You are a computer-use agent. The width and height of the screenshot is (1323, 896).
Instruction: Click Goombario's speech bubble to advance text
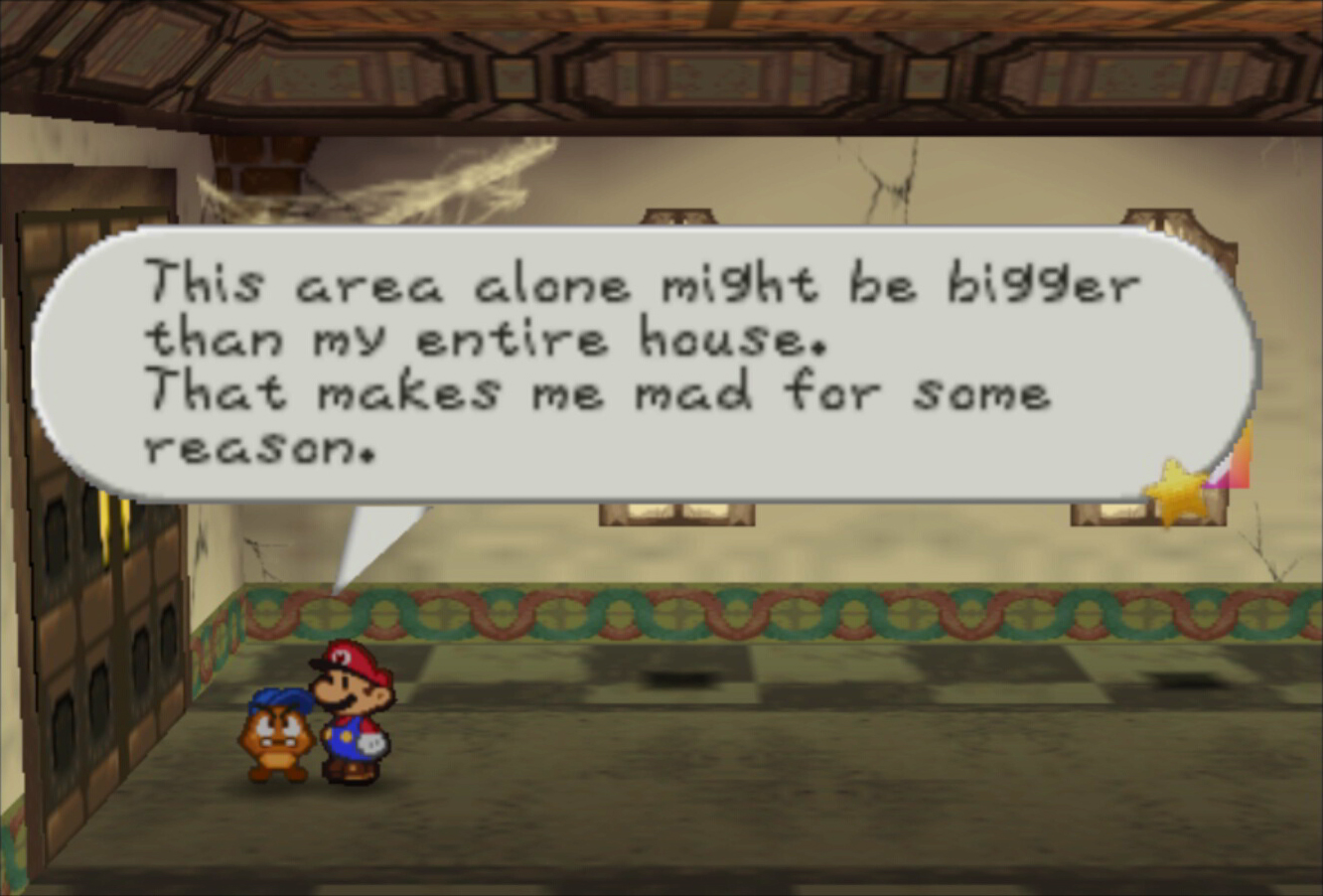click(646, 365)
